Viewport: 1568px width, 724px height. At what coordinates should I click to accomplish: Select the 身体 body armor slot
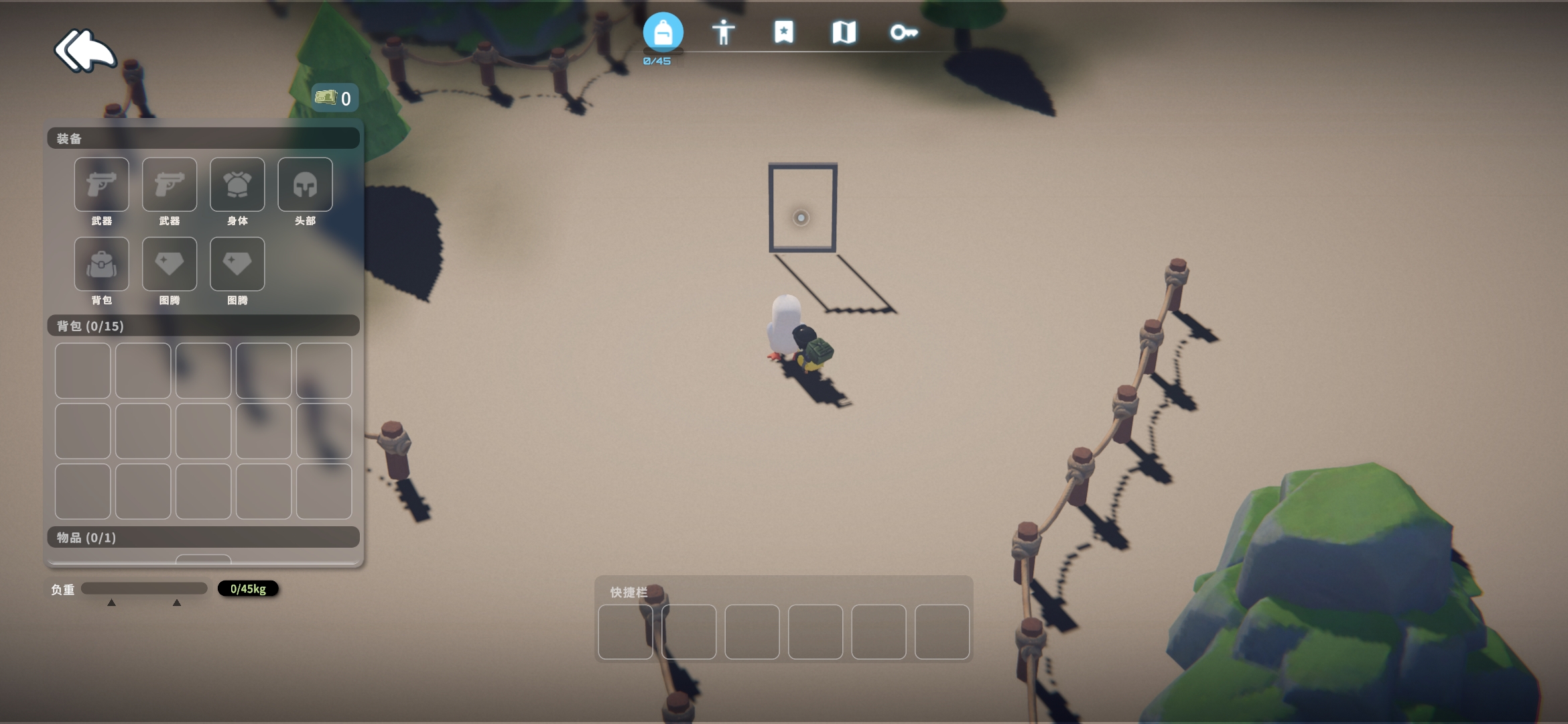(x=237, y=185)
